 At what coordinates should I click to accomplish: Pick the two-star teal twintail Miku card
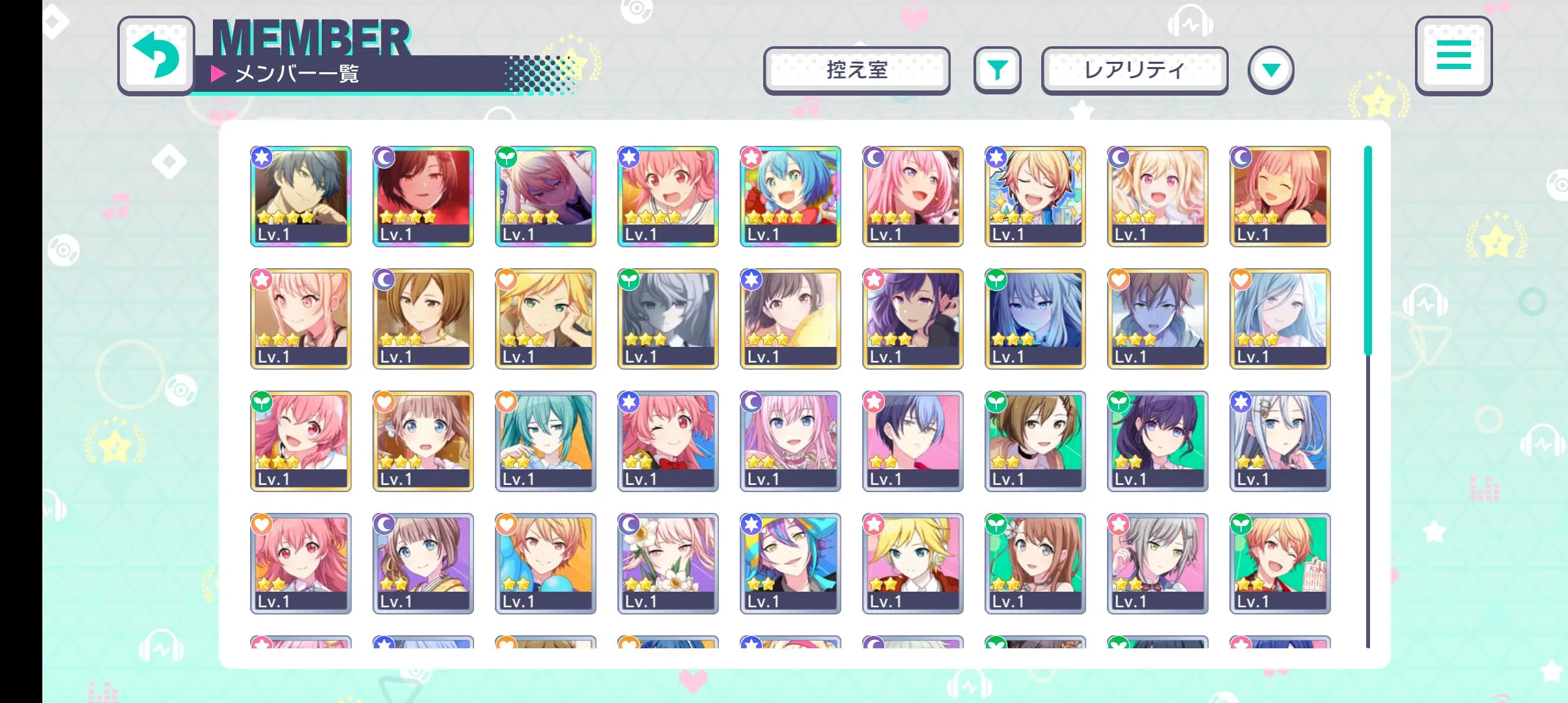(x=546, y=441)
